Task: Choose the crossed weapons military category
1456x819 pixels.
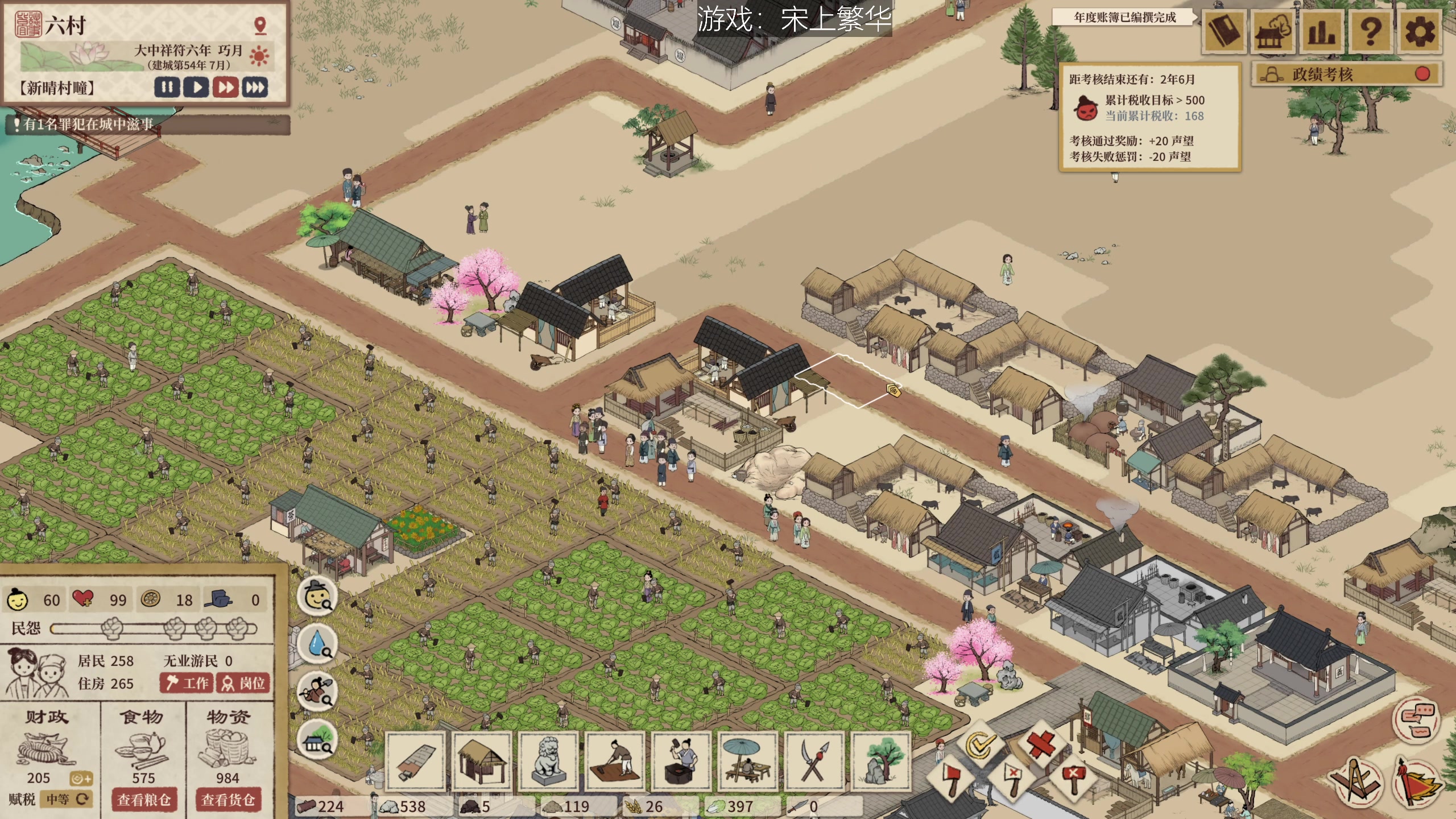Action: point(814,760)
